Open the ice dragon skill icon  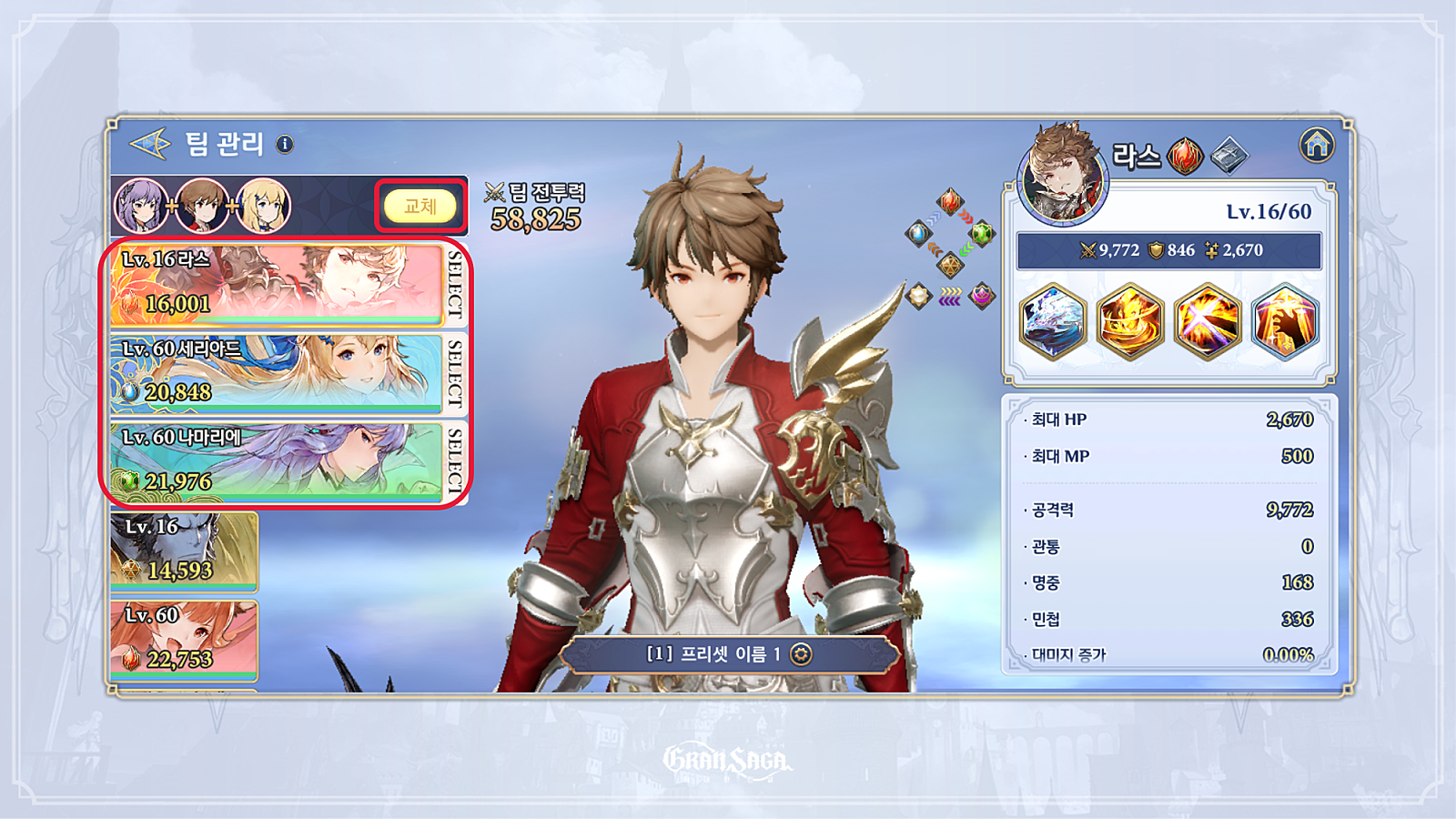(x=1053, y=322)
